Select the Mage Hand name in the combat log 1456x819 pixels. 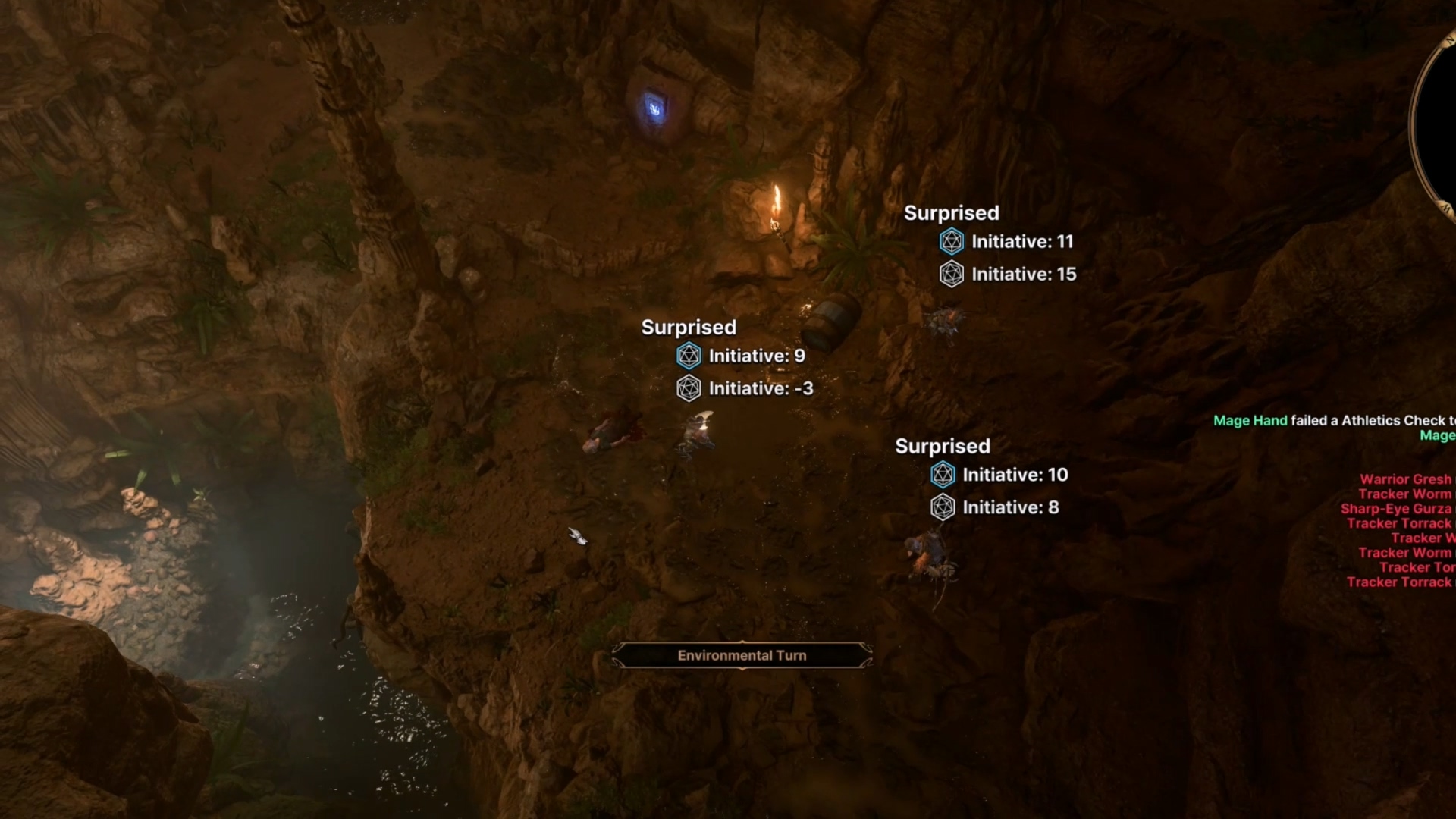click(x=1250, y=421)
